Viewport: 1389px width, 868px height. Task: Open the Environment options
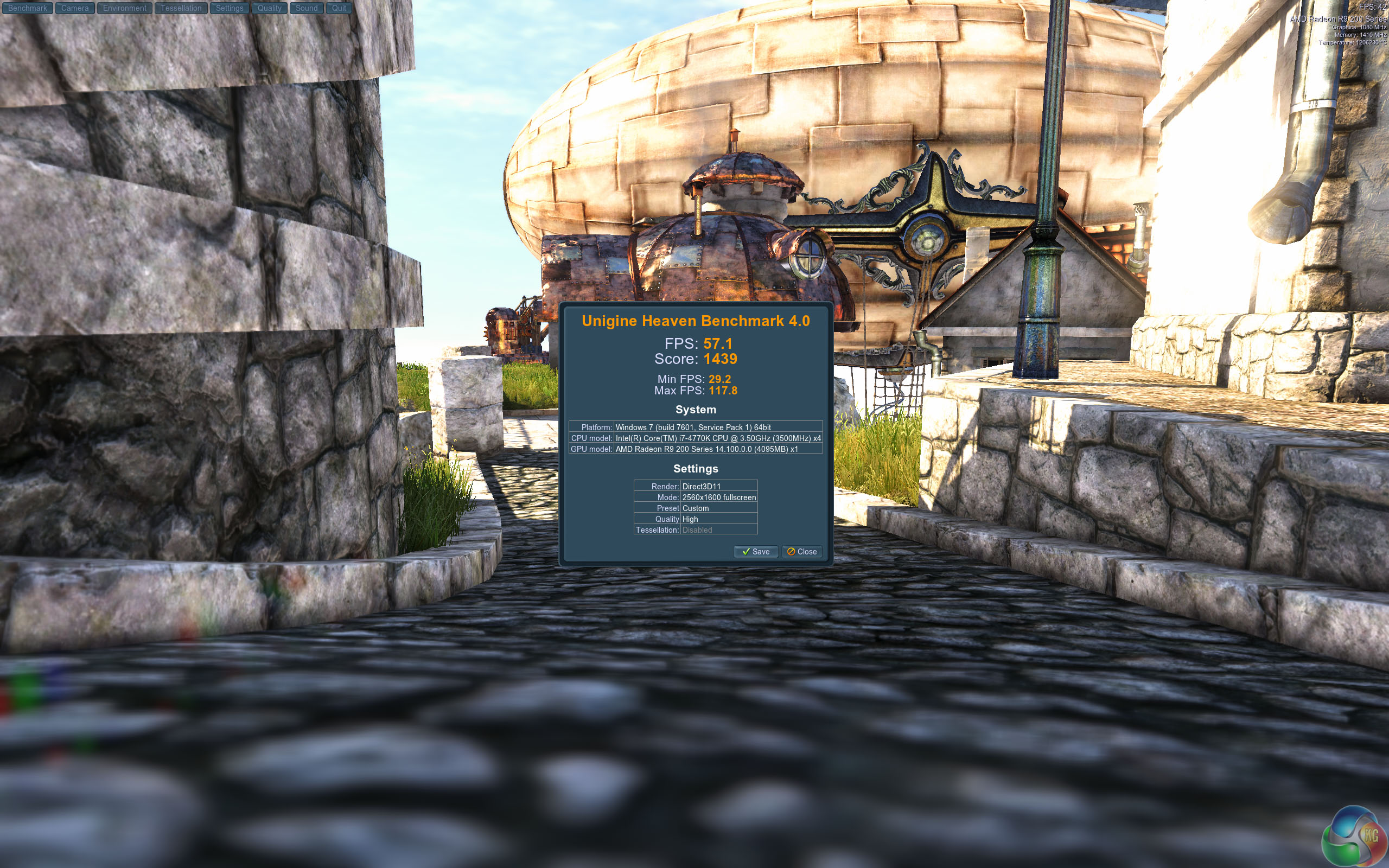(x=125, y=8)
